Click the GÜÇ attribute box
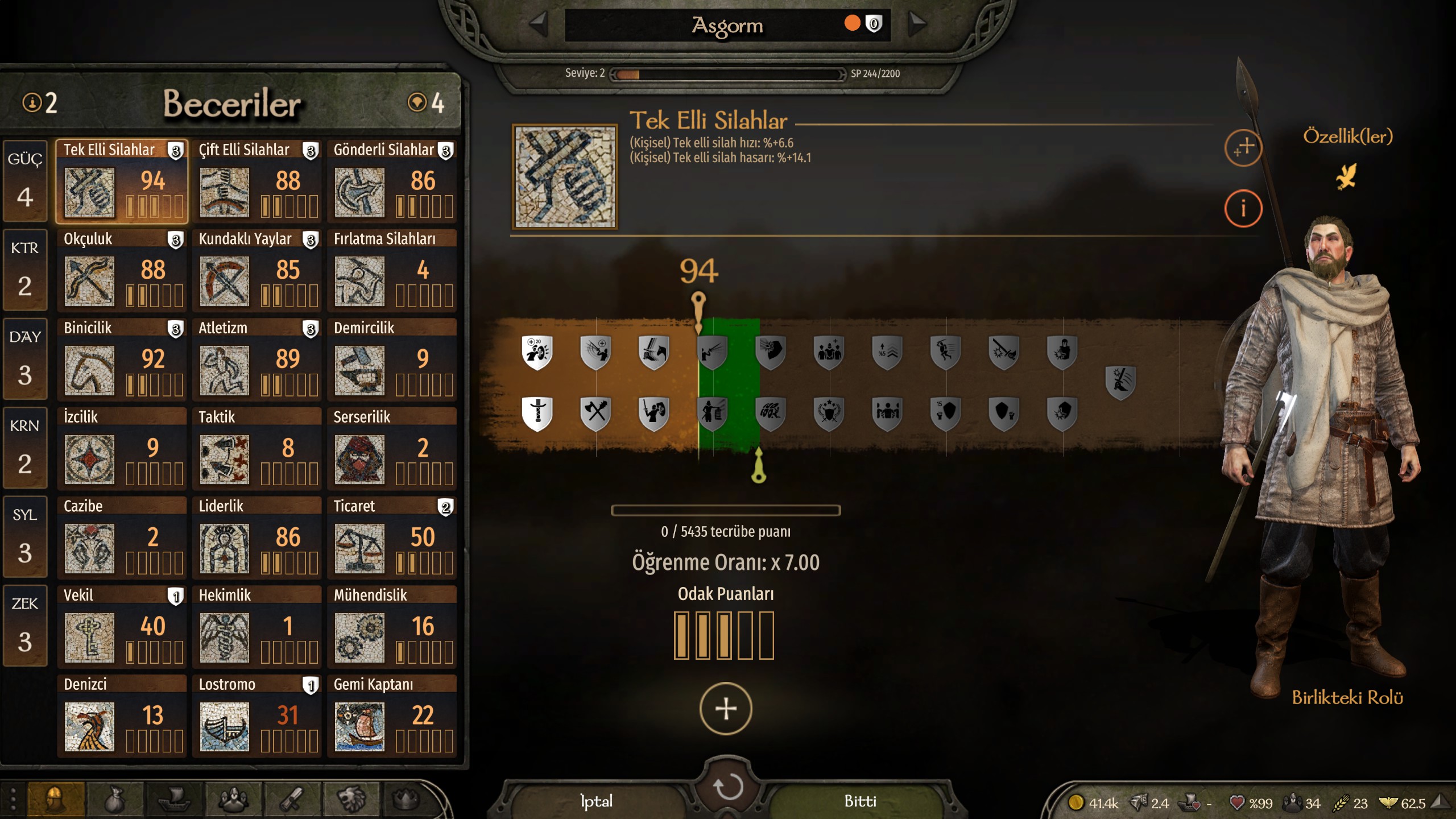This screenshot has height=819, width=1456. tap(24, 181)
